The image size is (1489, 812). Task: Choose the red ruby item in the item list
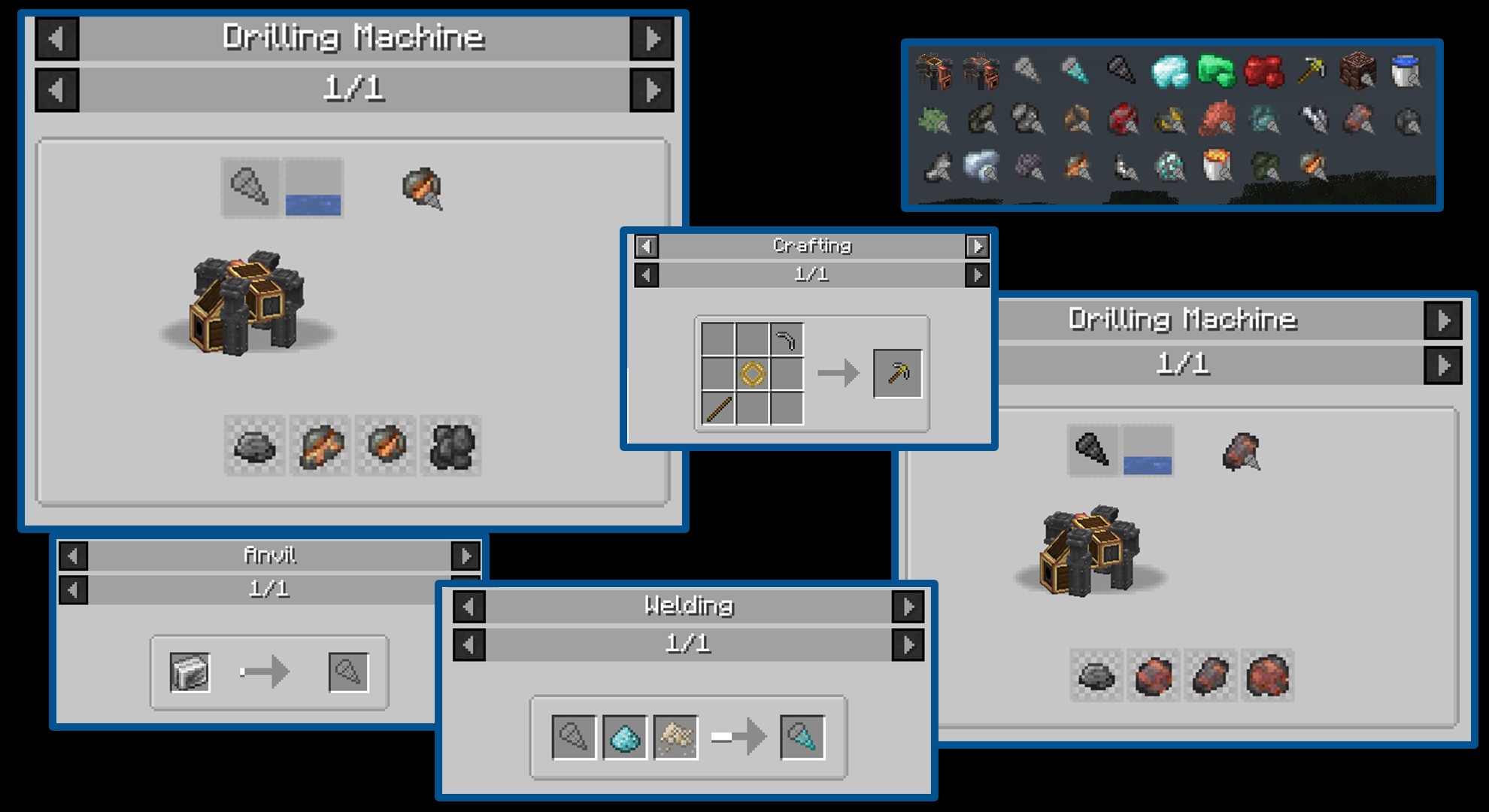coord(1263,71)
